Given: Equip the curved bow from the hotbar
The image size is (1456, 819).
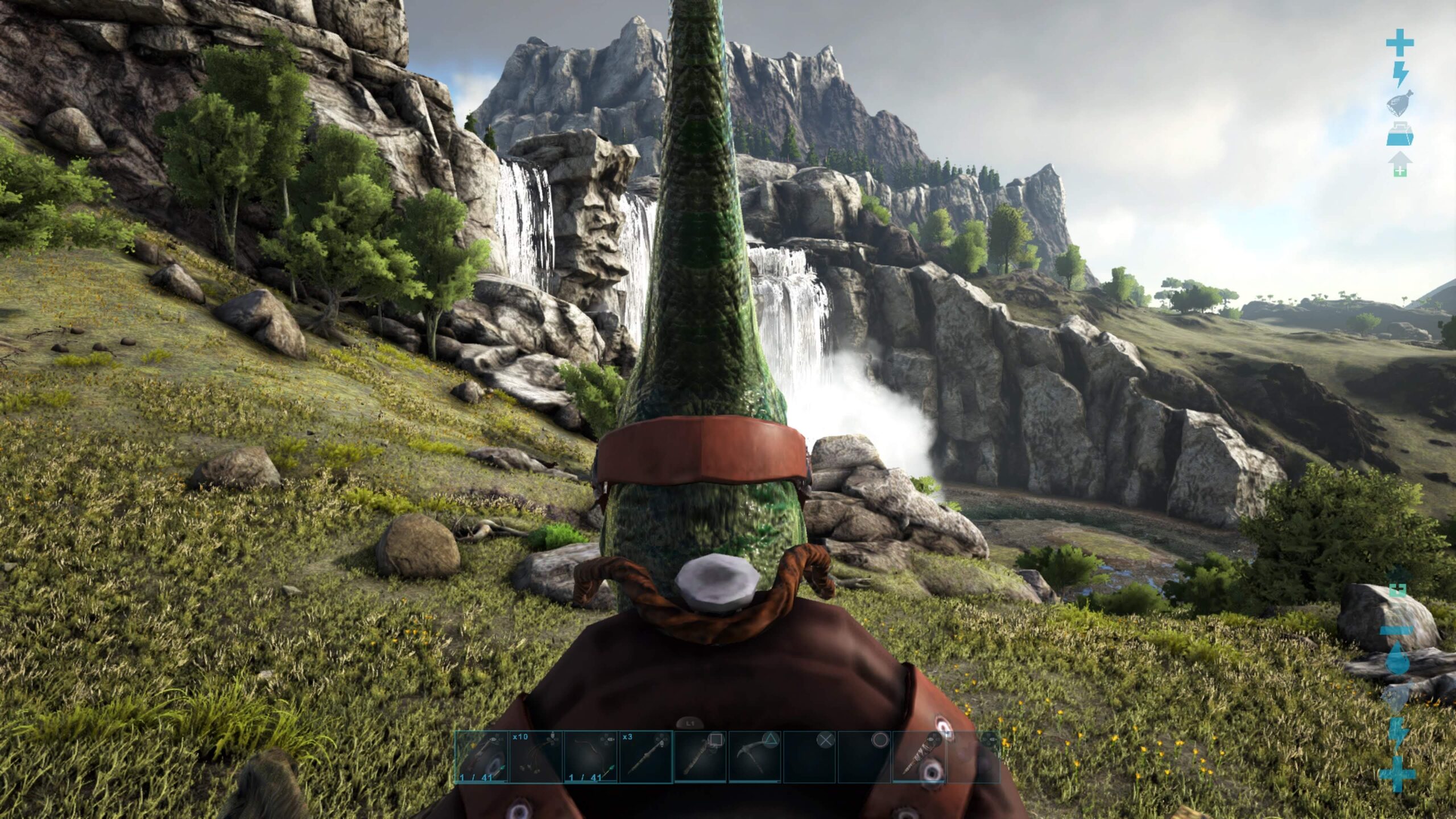Looking at the screenshot, I should click(590, 757).
